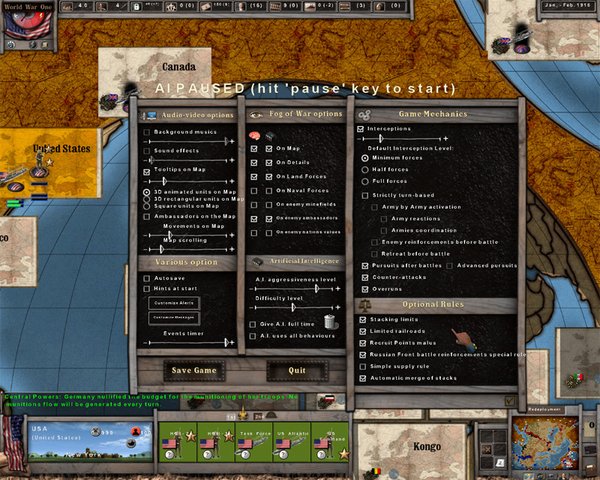Toggle the Background musics checkbox
Screen dimensions: 600x480
[147, 132]
